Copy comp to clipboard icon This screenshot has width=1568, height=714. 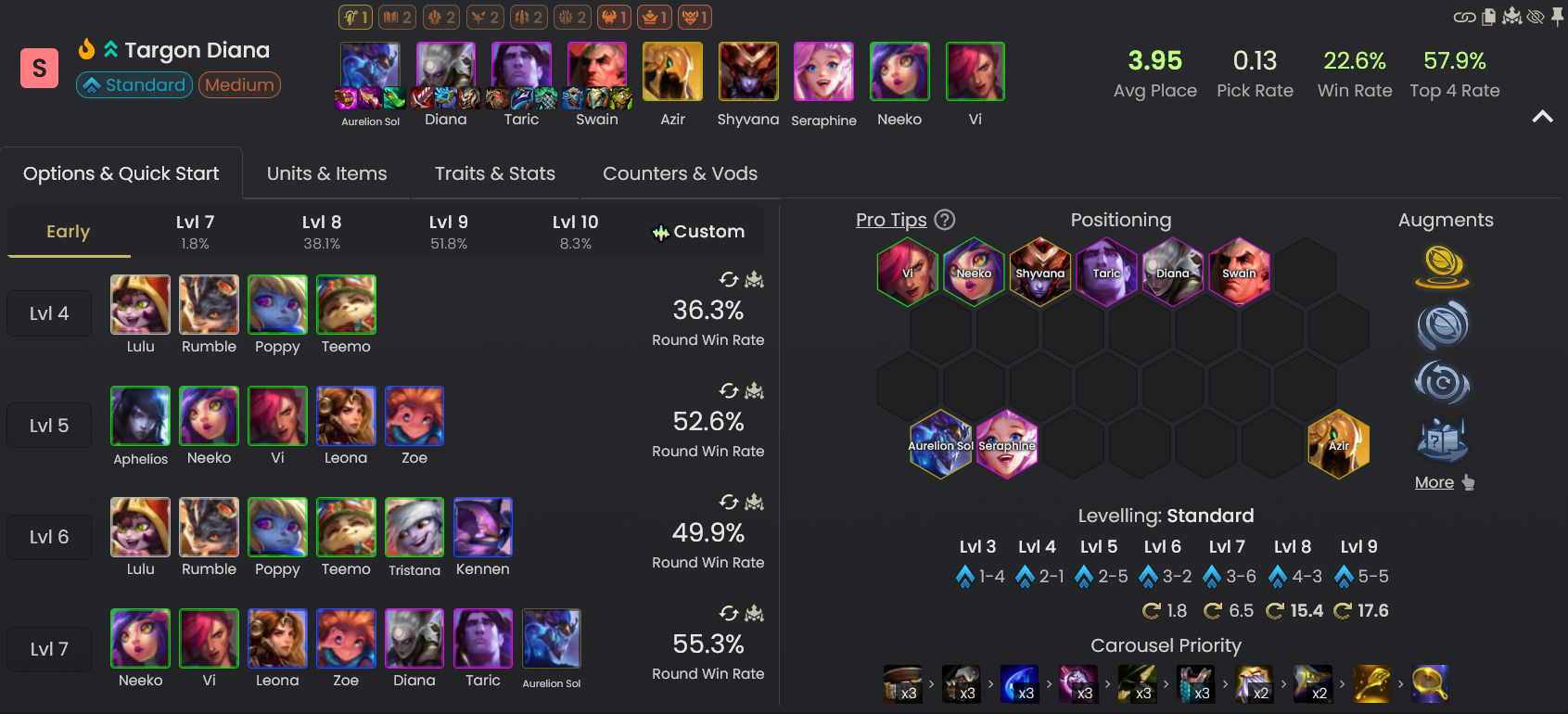pyautogui.click(x=1488, y=16)
